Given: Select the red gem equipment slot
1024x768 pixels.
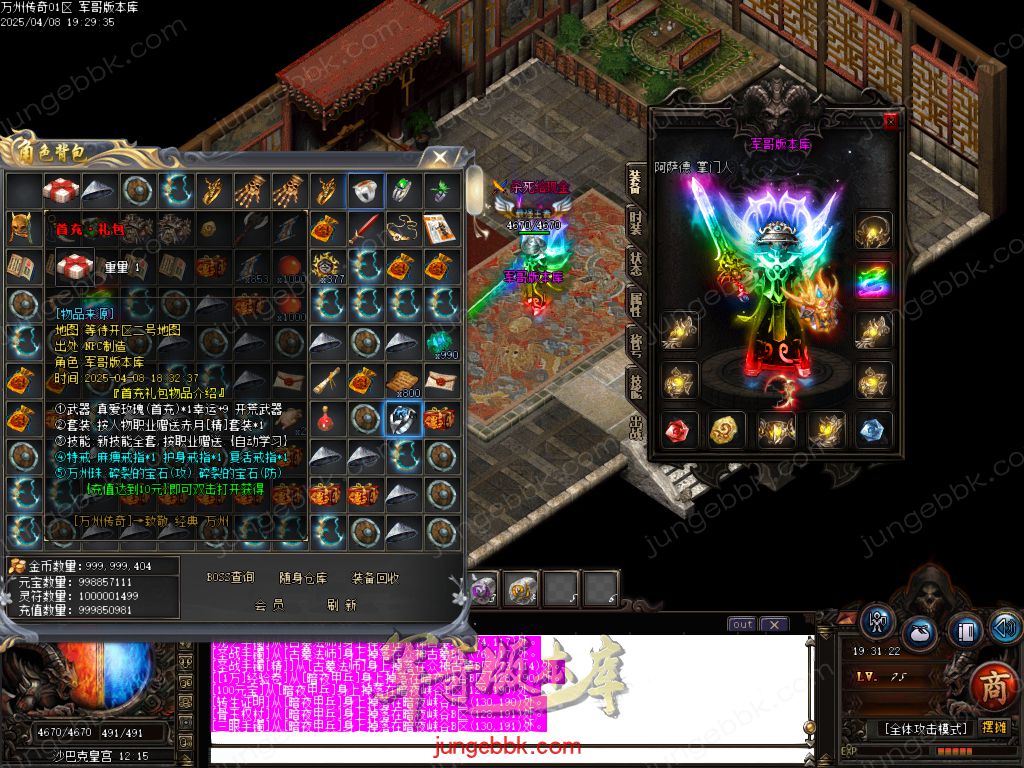Looking at the screenshot, I should (676, 430).
